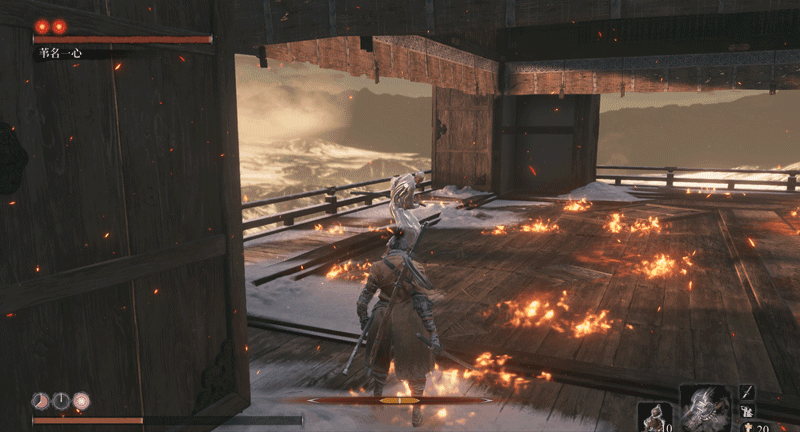
Task: Click the fully charged pink resurrection node
Action: pyautogui.click(x=81, y=400)
